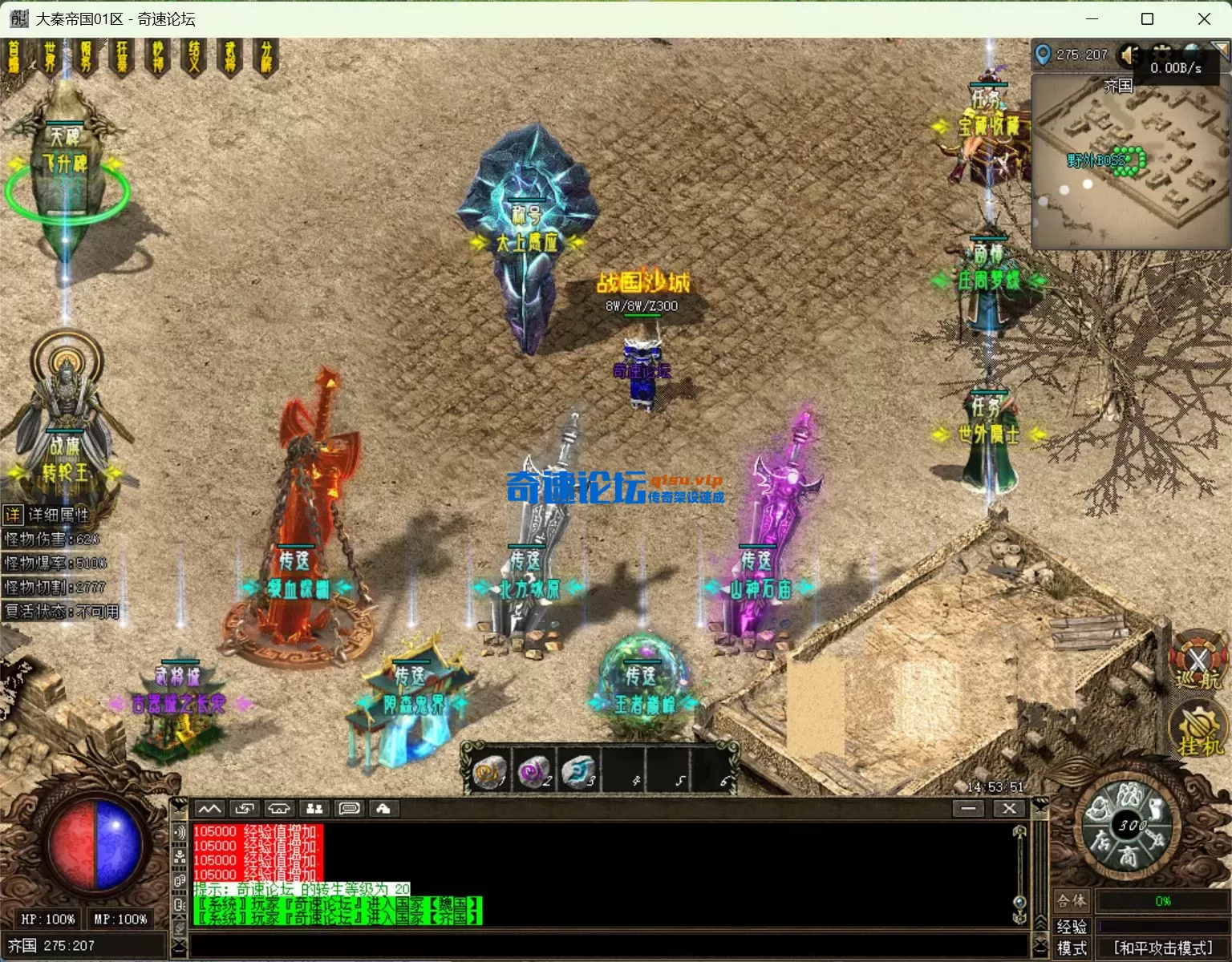The image size is (1232, 962).
Task: Switch the 和平攻击模式 attack mode
Action: click(1162, 948)
